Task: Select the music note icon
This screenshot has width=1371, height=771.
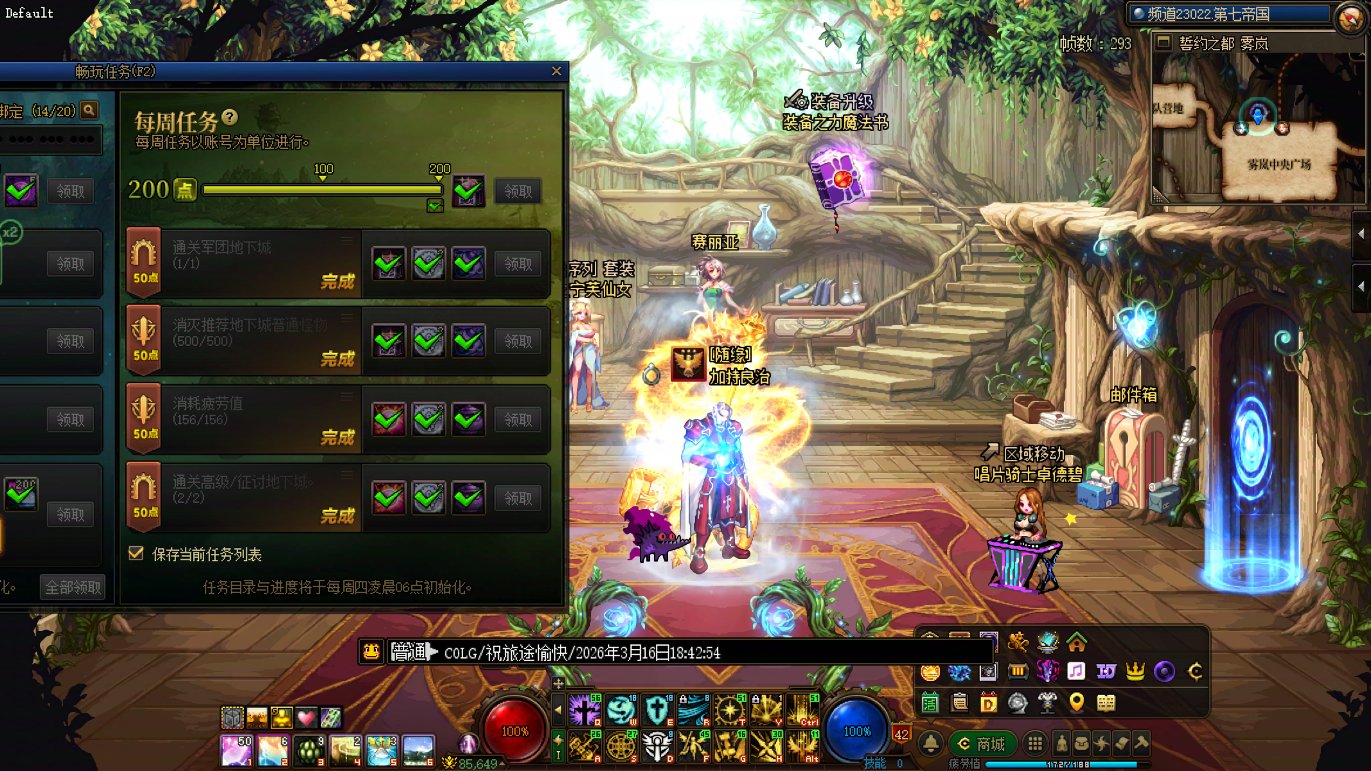Action: pos(1076,671)
